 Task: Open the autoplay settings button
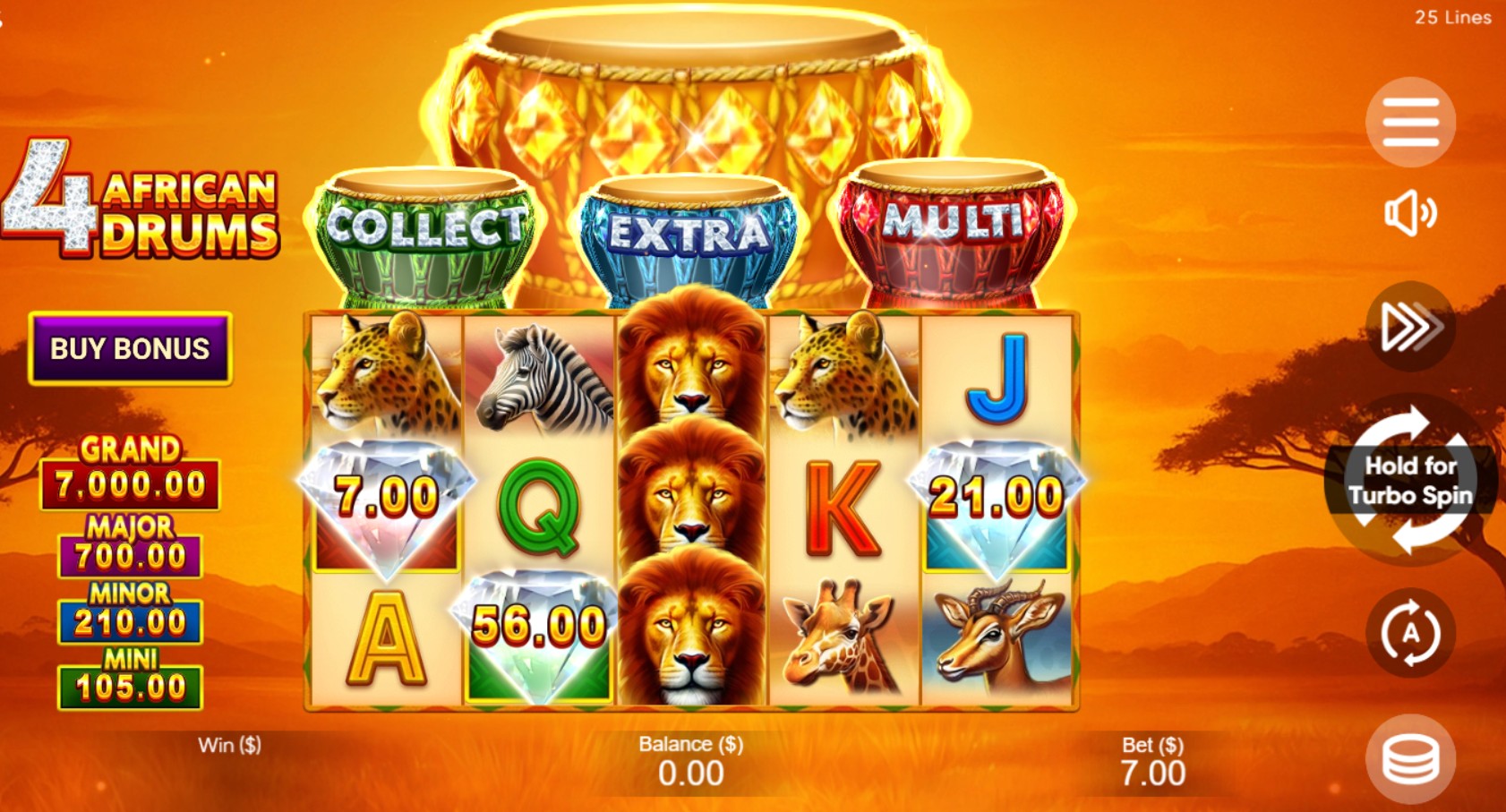point(1410,633)
